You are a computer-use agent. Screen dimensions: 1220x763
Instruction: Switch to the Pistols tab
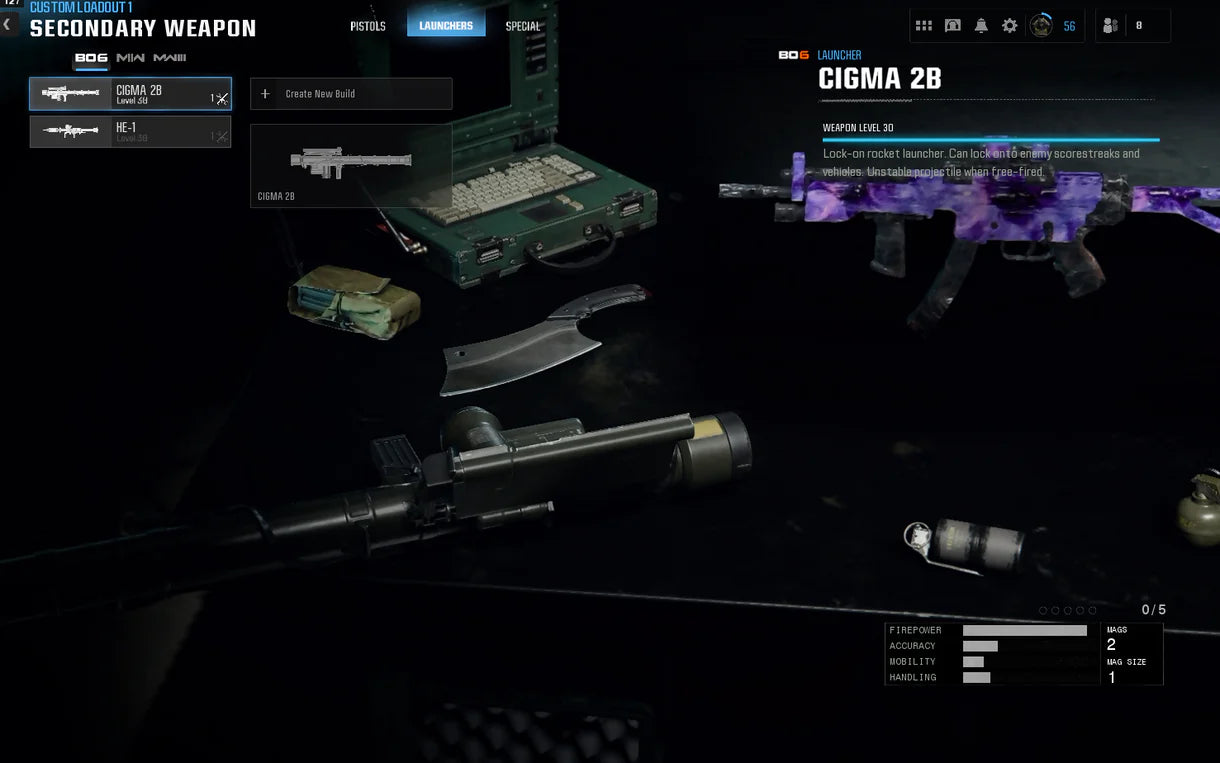tap(368, 26)
